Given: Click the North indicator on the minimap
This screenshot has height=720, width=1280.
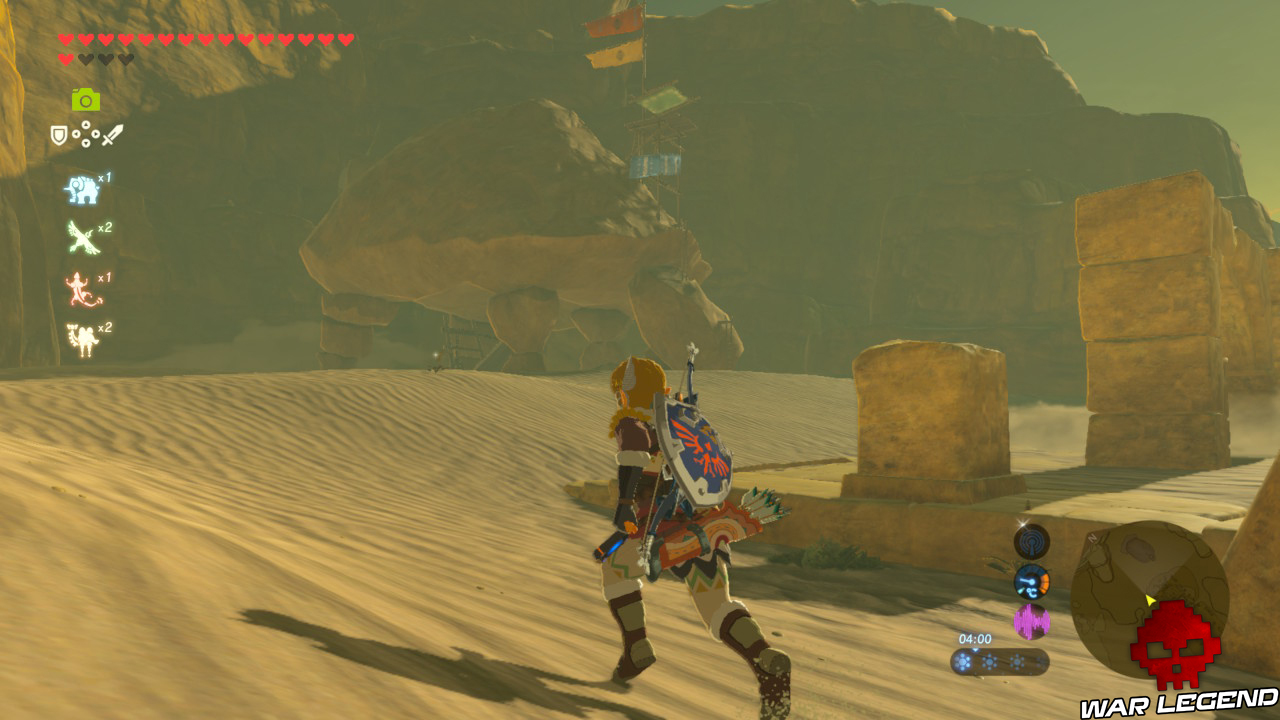Looking at the screenshot, I should pyautogui.click(x=1090, y=538).
